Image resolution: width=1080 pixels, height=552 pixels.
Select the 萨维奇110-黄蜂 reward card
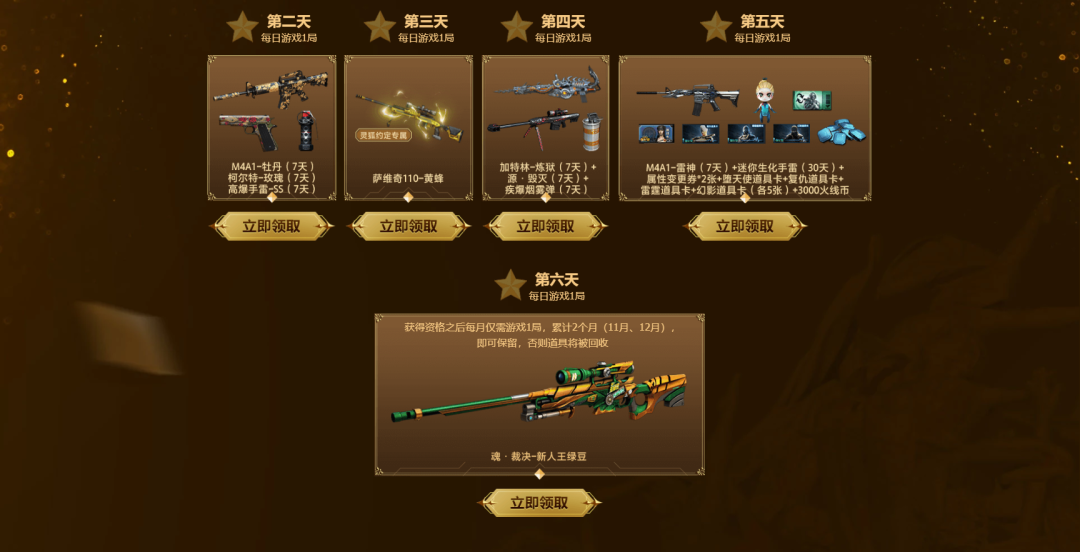pos(408,127)
